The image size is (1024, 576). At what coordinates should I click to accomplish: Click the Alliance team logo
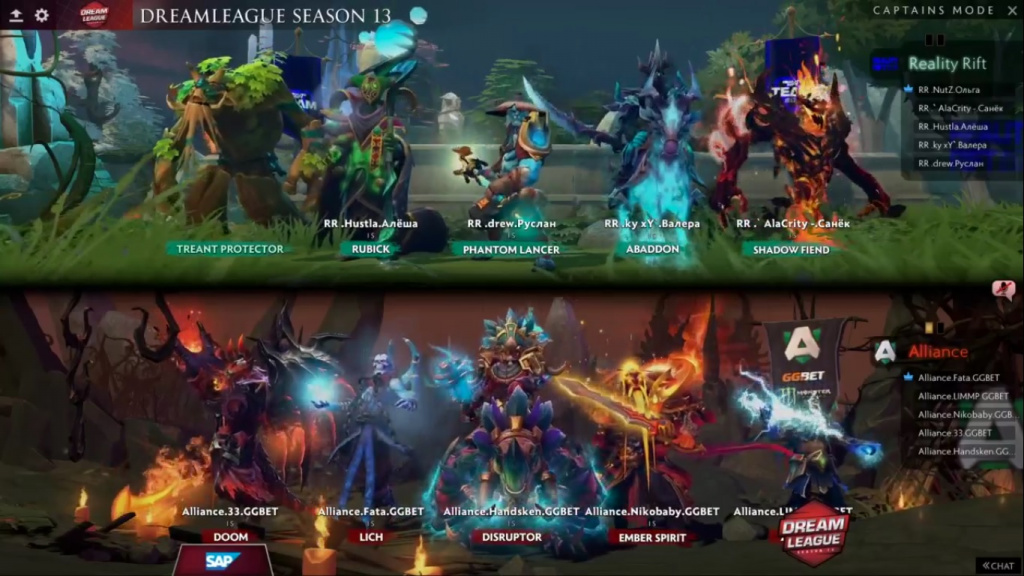click(884, 351)
